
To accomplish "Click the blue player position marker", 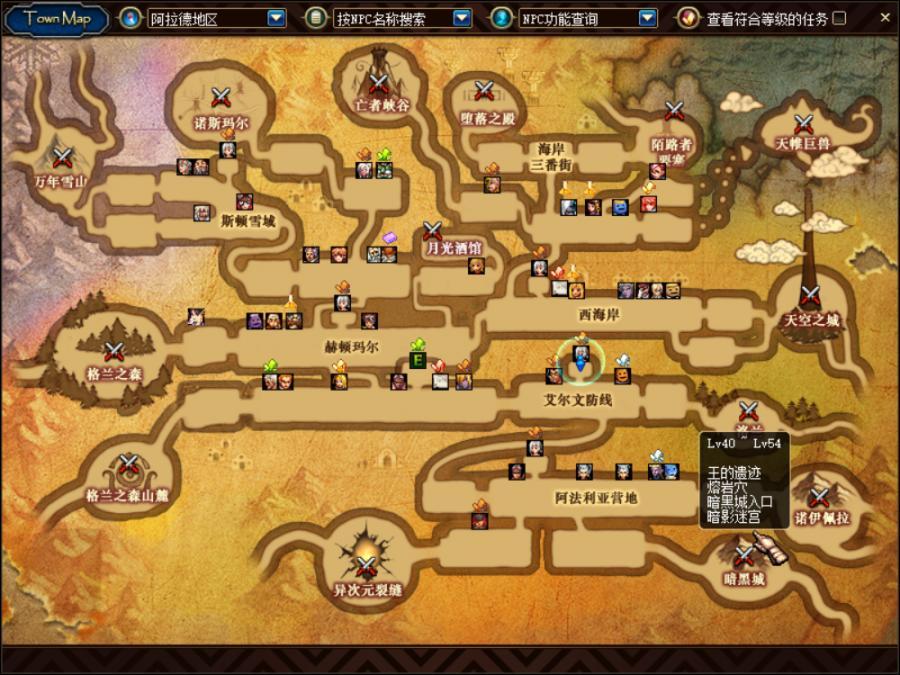I will tap(580, 363).
